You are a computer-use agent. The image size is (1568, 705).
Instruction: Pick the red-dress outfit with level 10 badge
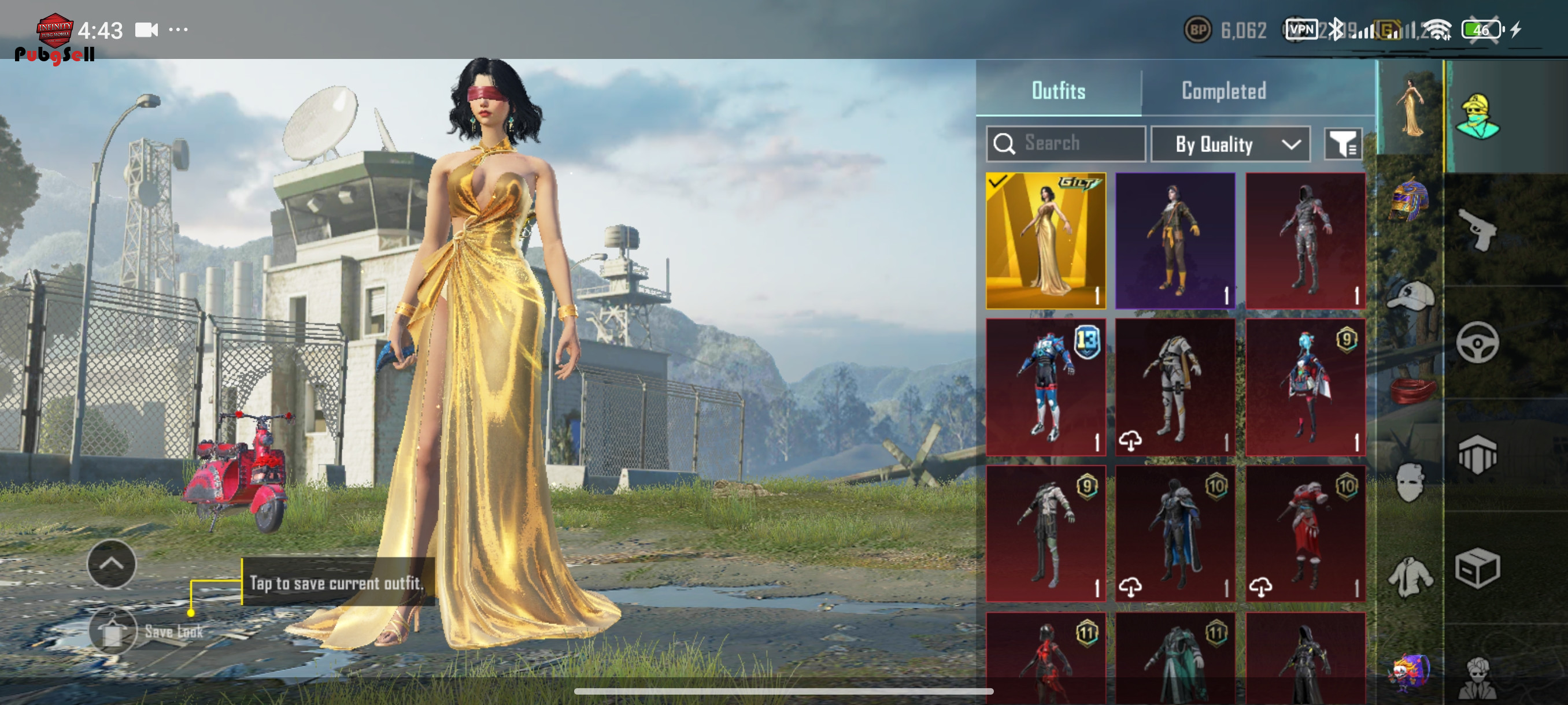tap(1304, 533)
